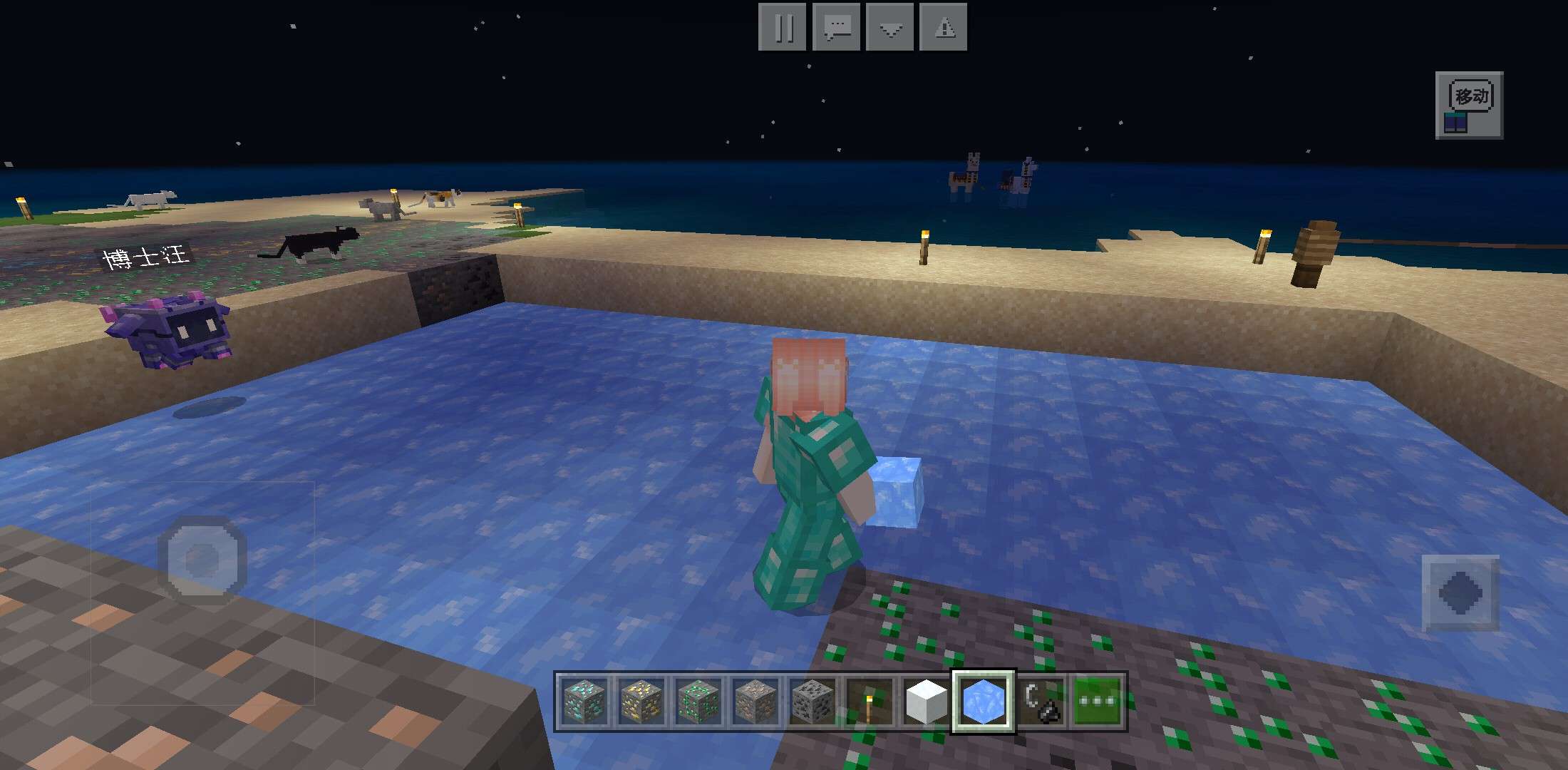Pause the game
The width and height of the screenshot is (1568, 770).
click(x=783, y=28)
